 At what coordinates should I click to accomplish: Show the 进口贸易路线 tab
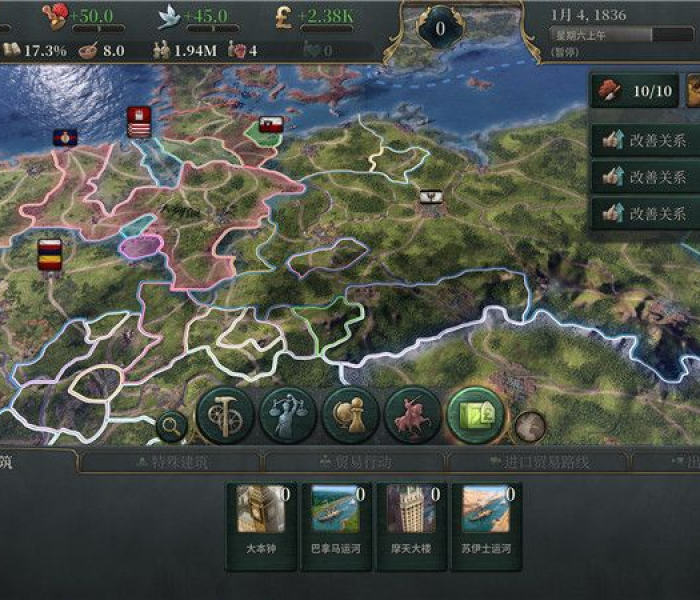[537, 462]
